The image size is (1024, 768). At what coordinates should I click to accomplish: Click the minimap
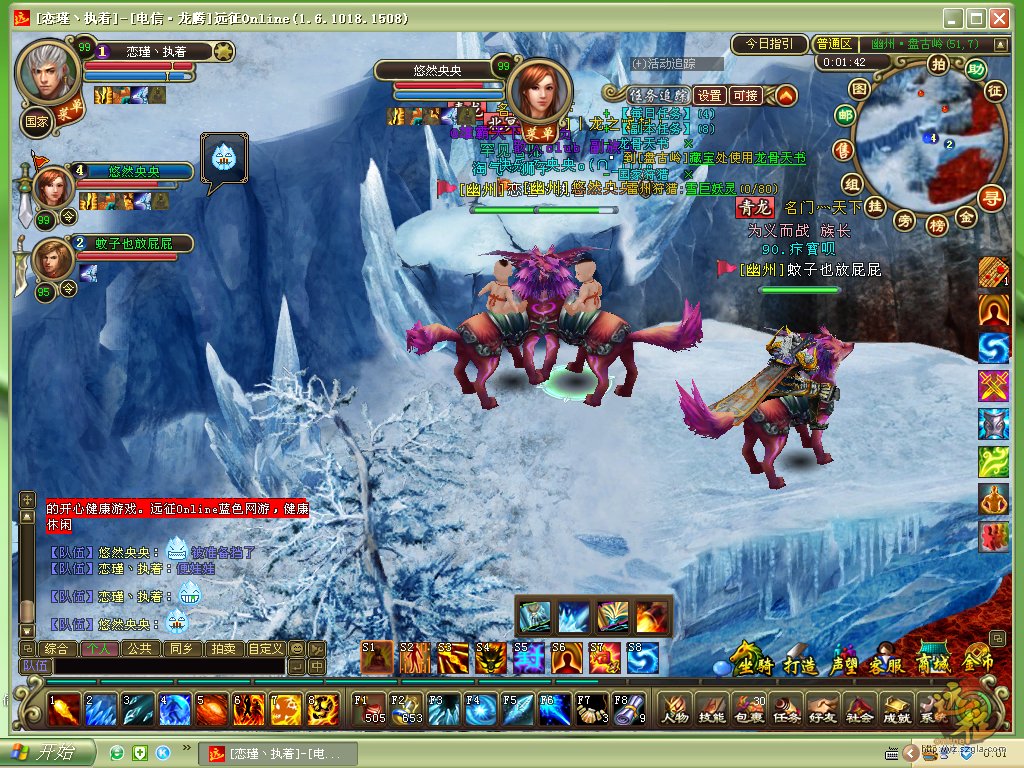point(920,135)
